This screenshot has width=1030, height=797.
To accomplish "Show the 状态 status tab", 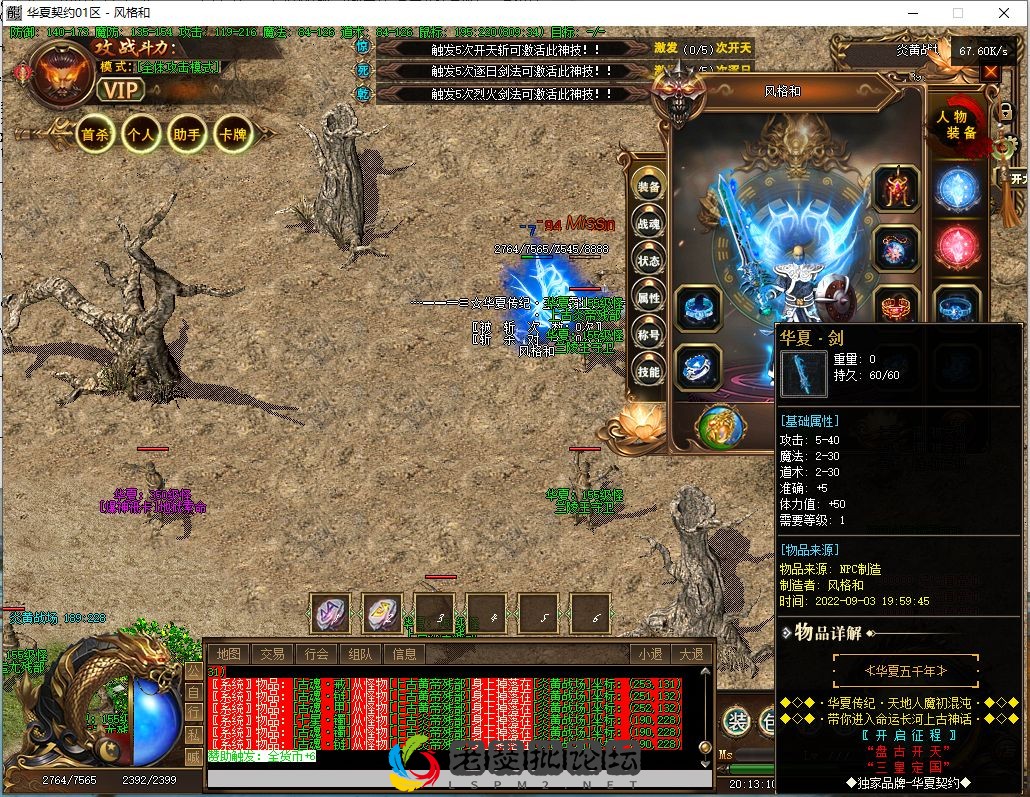I will click(x=649, y=261).
